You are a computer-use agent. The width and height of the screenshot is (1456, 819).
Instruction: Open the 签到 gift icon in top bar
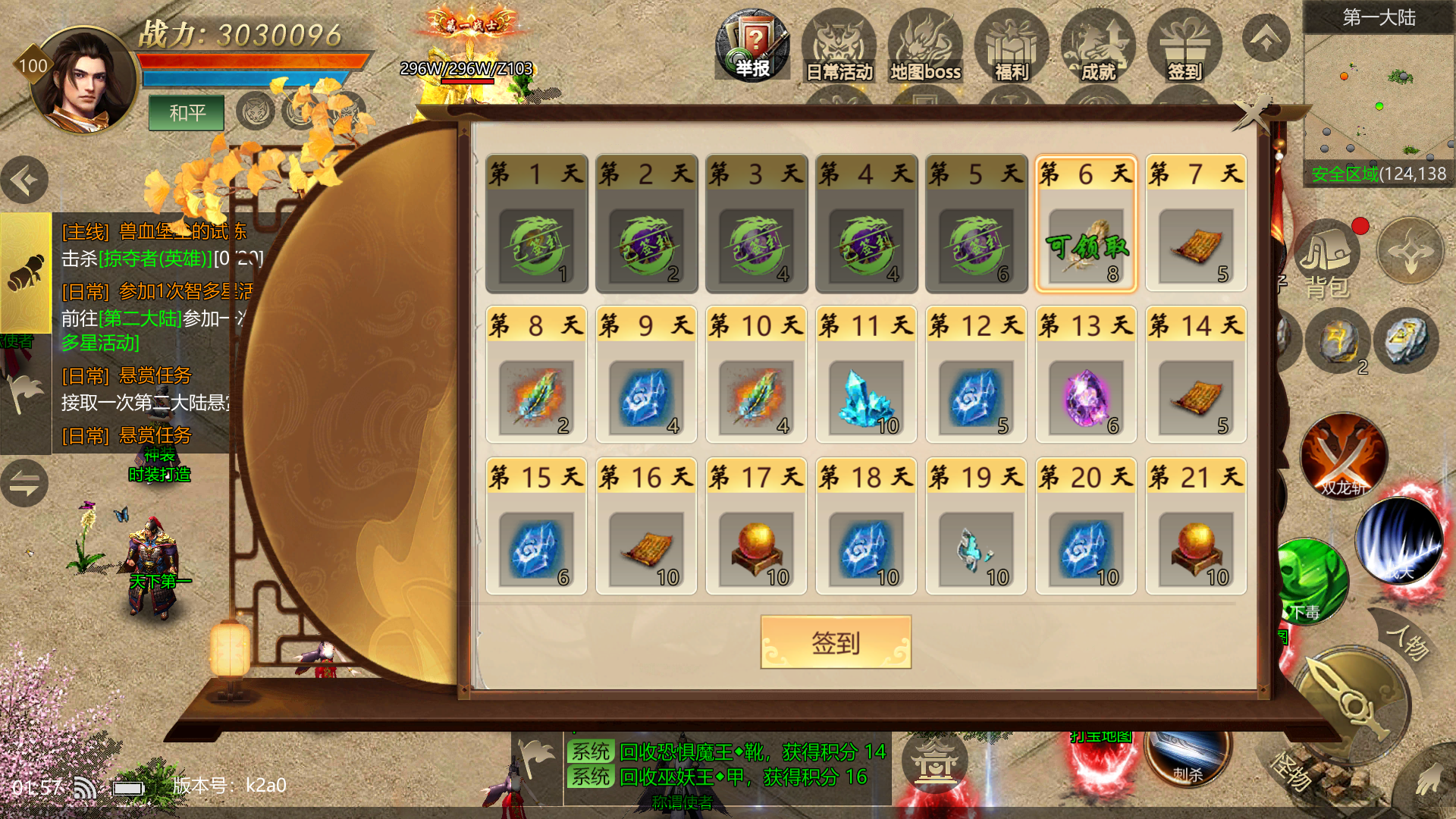(1185, 47)
